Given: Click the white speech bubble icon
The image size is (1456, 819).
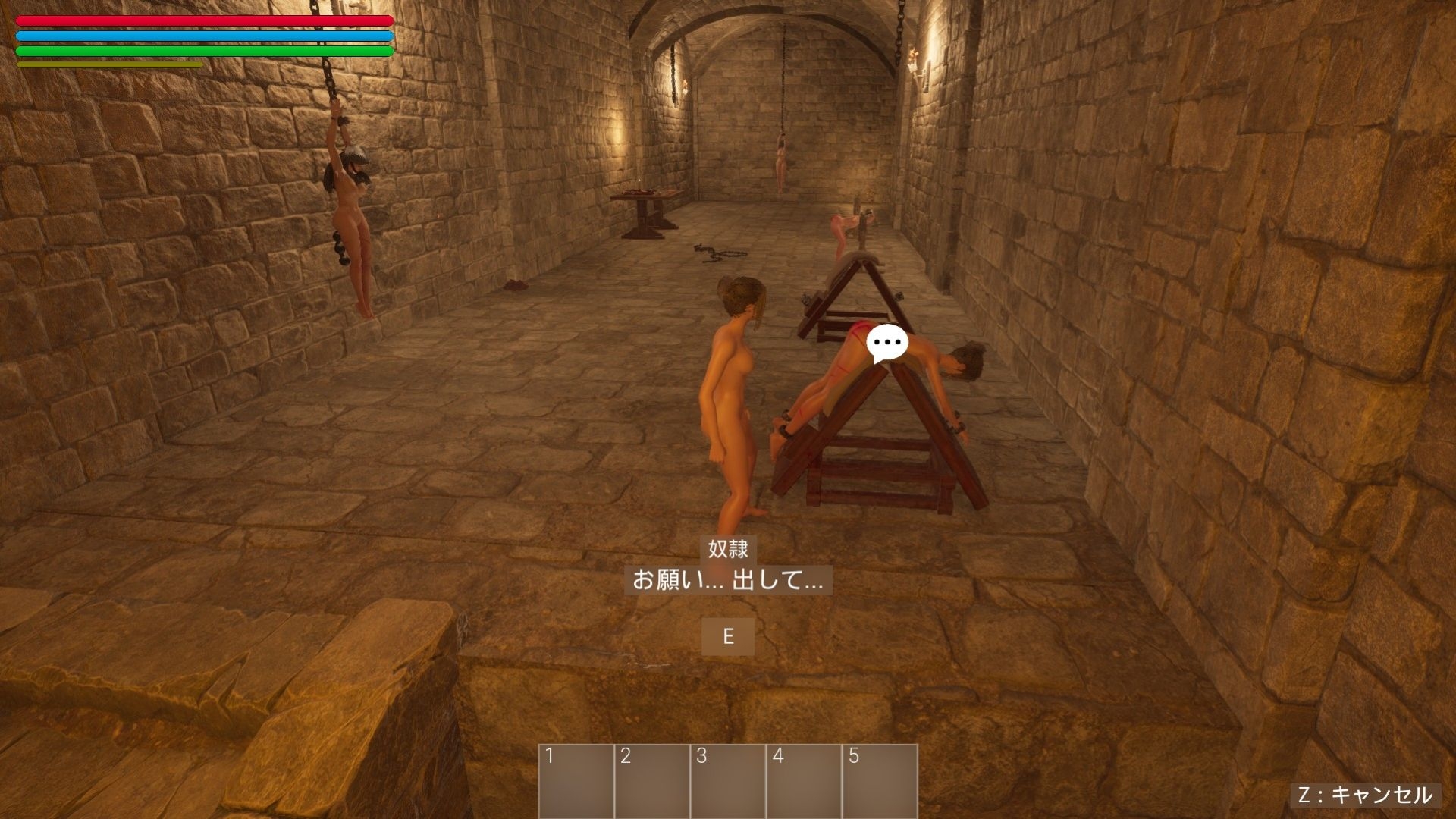Looking at the screenshot, I should point(887,343).
